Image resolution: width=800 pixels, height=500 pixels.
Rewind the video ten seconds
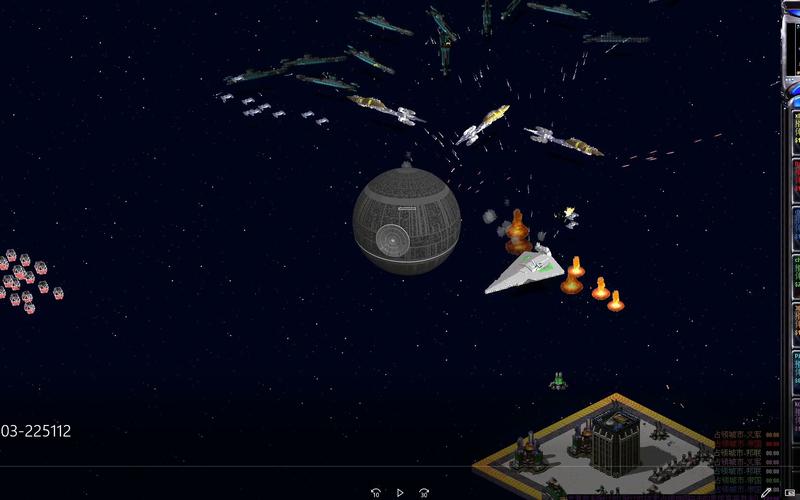tap(376, 492)
